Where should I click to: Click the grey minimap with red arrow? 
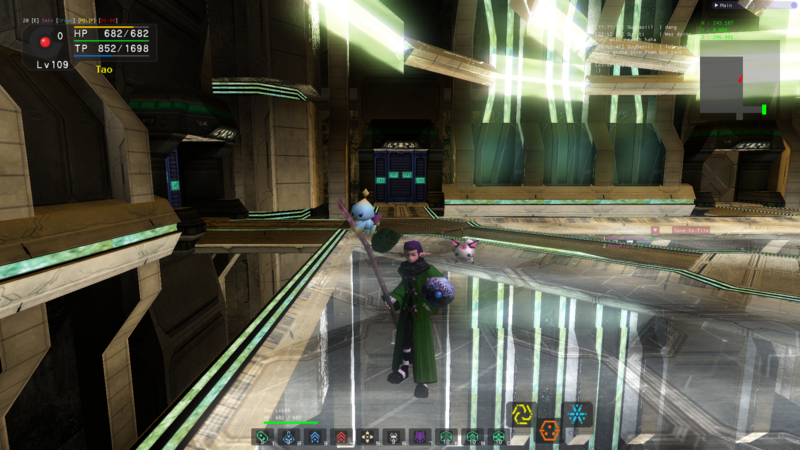point(739,78)
